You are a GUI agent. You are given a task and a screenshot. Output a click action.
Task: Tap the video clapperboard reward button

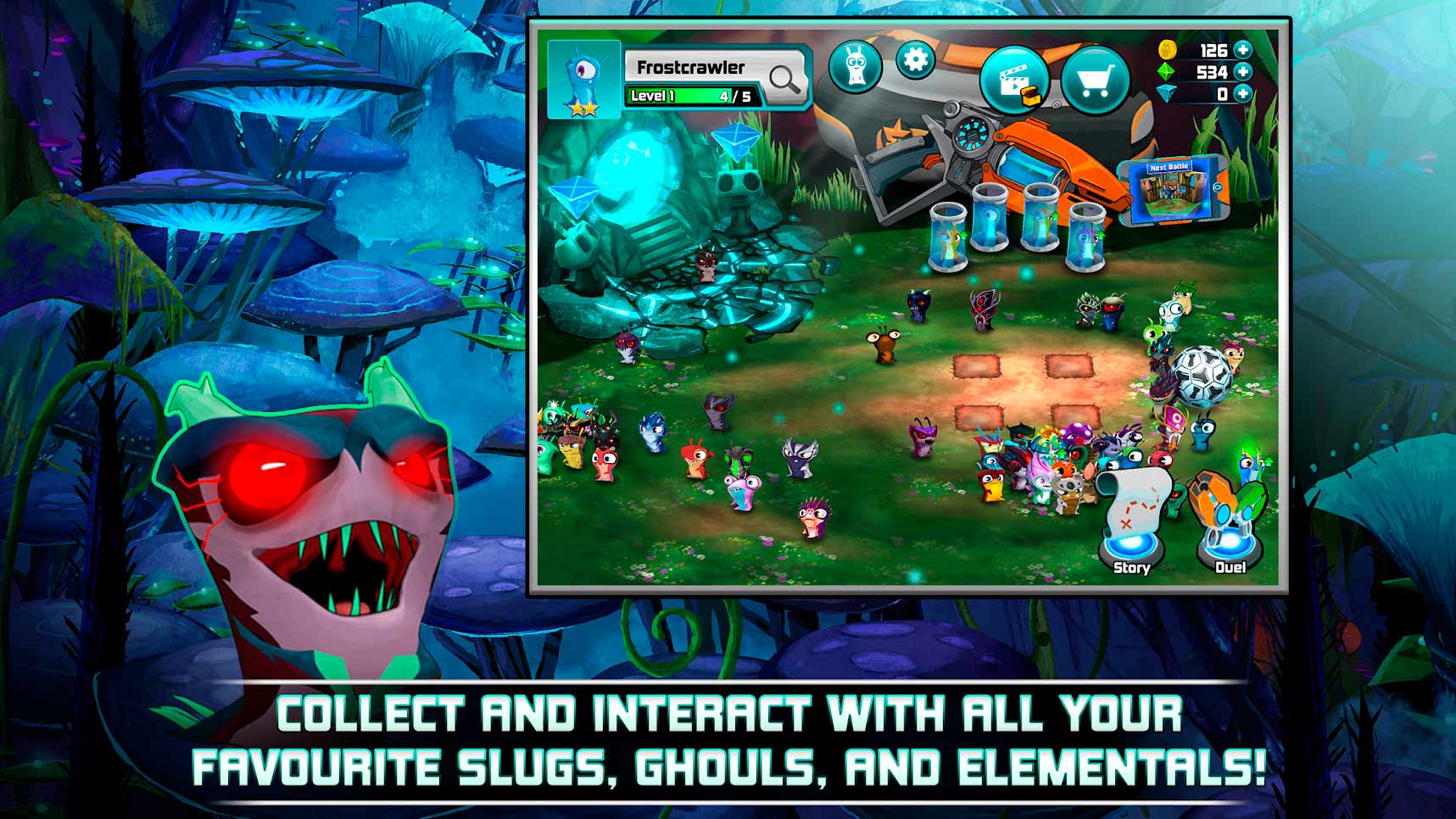click(1014, 81)
